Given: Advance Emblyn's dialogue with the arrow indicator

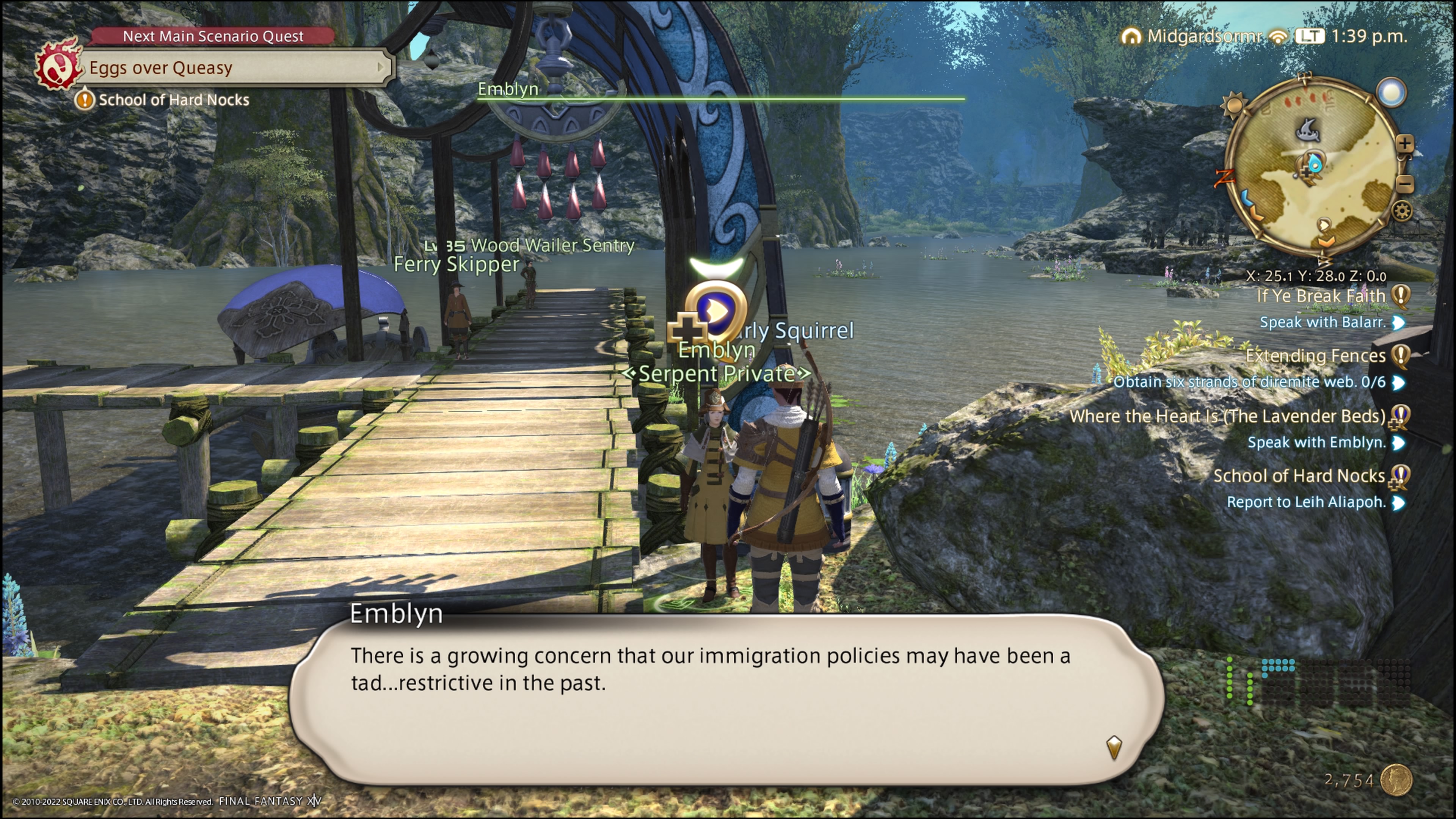Looking at the screenshot, I should pos(1114,747).
